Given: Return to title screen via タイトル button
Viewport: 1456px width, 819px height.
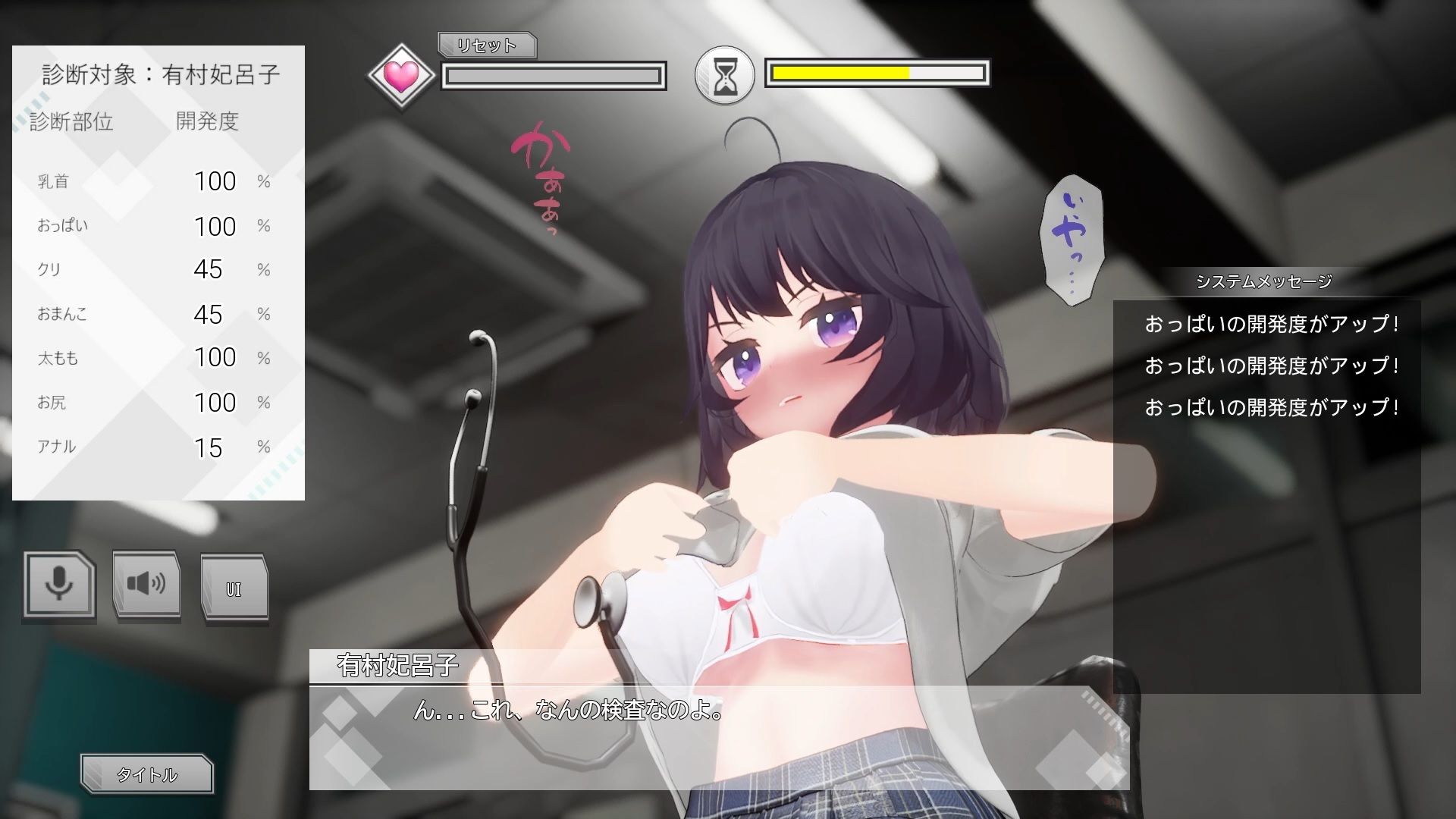Looking at the screenshot, I should pyautogui.click(x=147, y=774).
